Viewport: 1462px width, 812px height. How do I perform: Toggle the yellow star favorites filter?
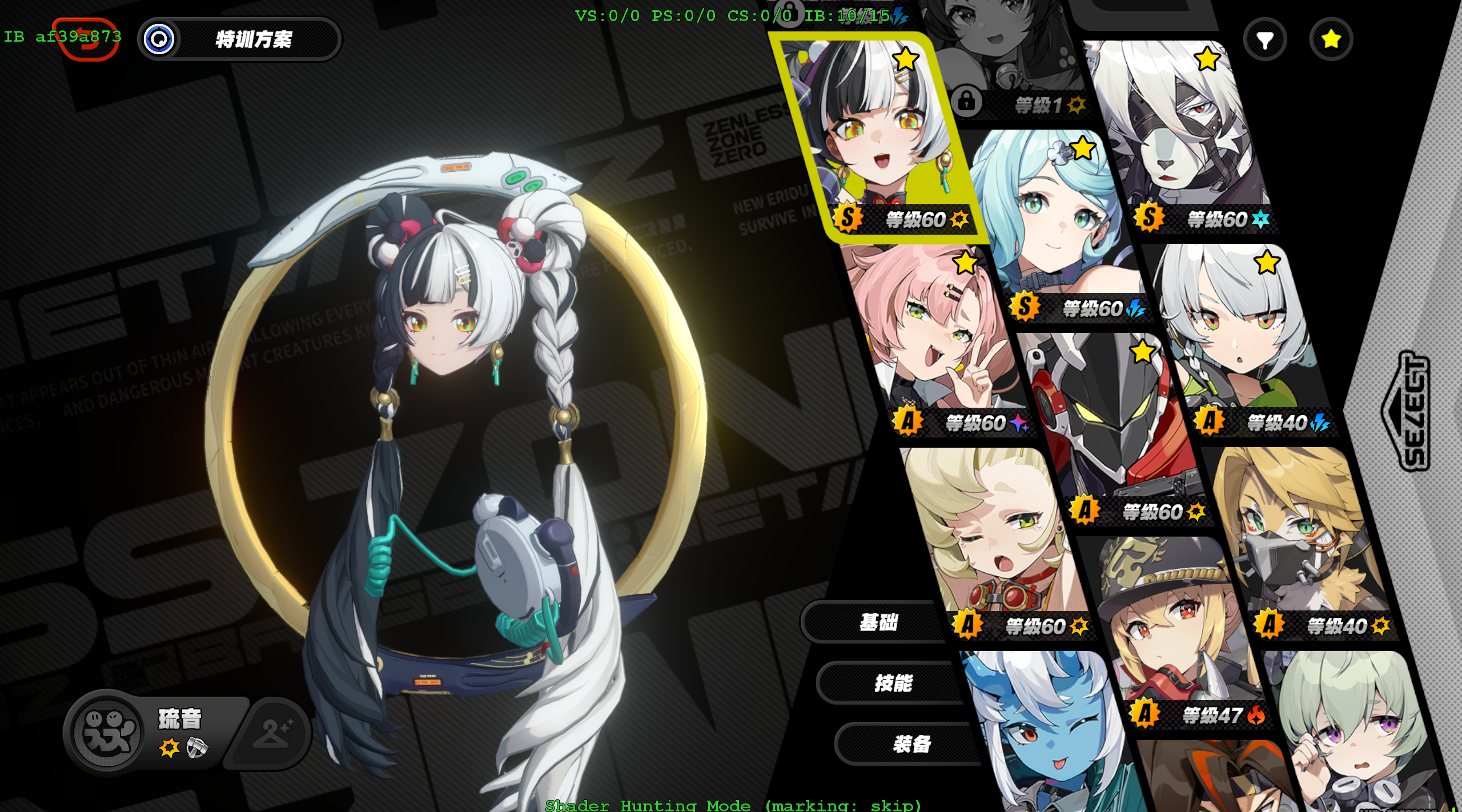pos(1331,39)
